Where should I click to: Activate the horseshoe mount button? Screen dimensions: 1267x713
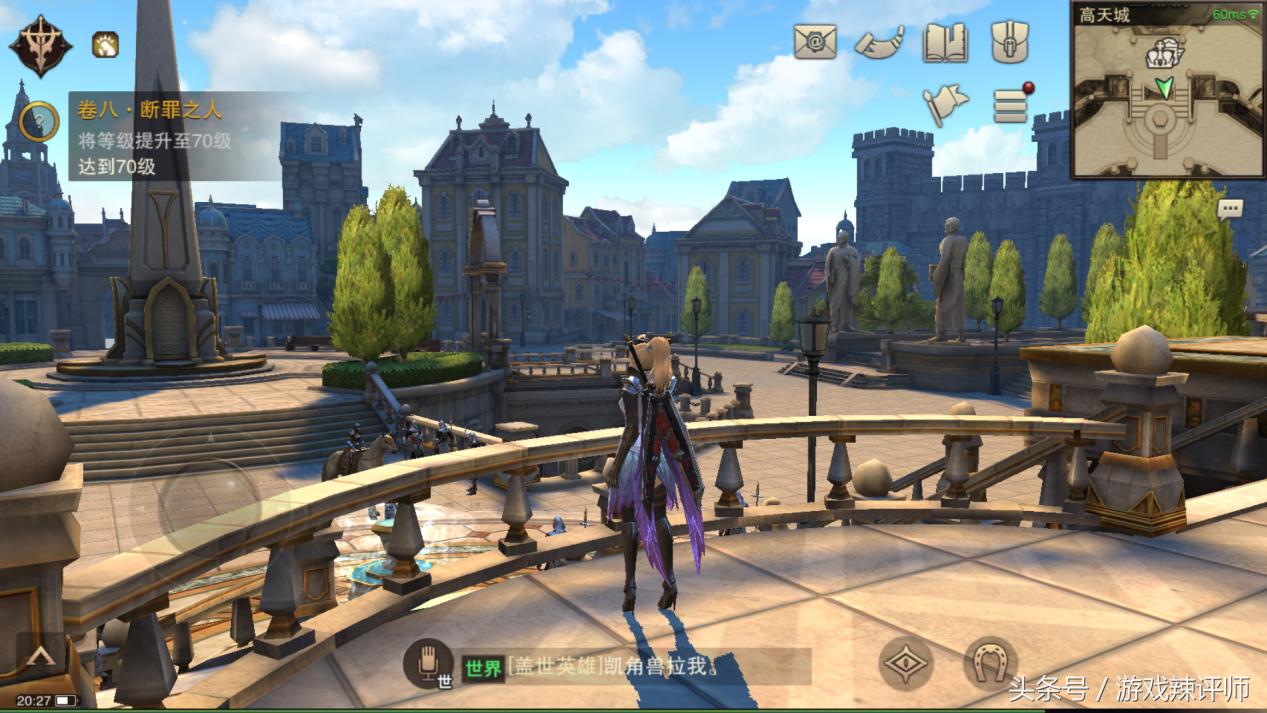pos(990,663)
